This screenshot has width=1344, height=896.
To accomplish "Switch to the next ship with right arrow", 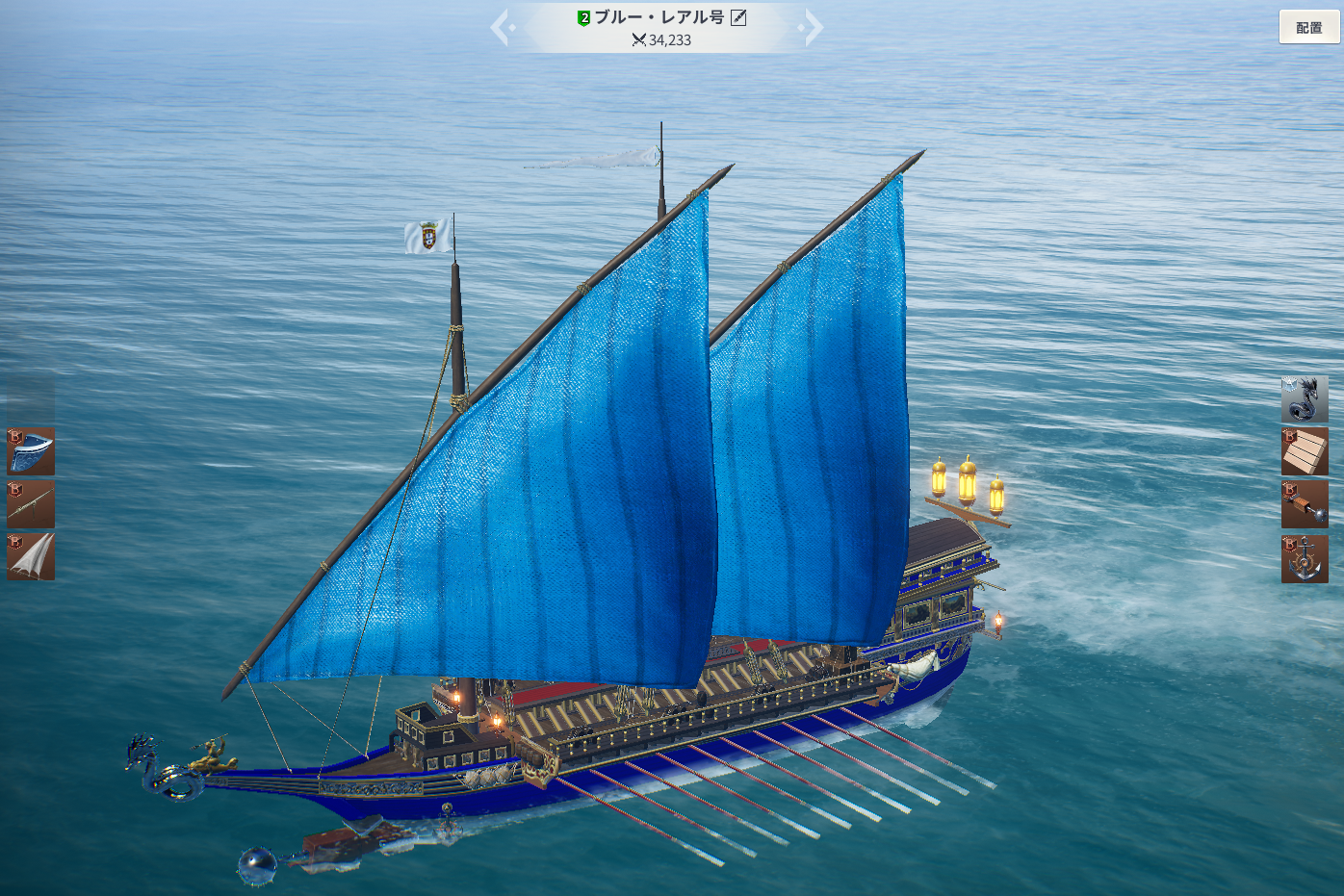I will tap(813, 28).
